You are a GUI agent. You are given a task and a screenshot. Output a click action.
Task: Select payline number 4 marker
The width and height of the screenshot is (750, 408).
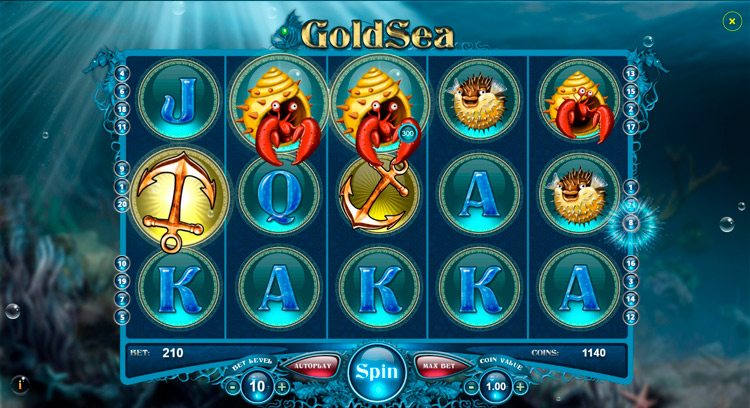click(x=122, y=73)
